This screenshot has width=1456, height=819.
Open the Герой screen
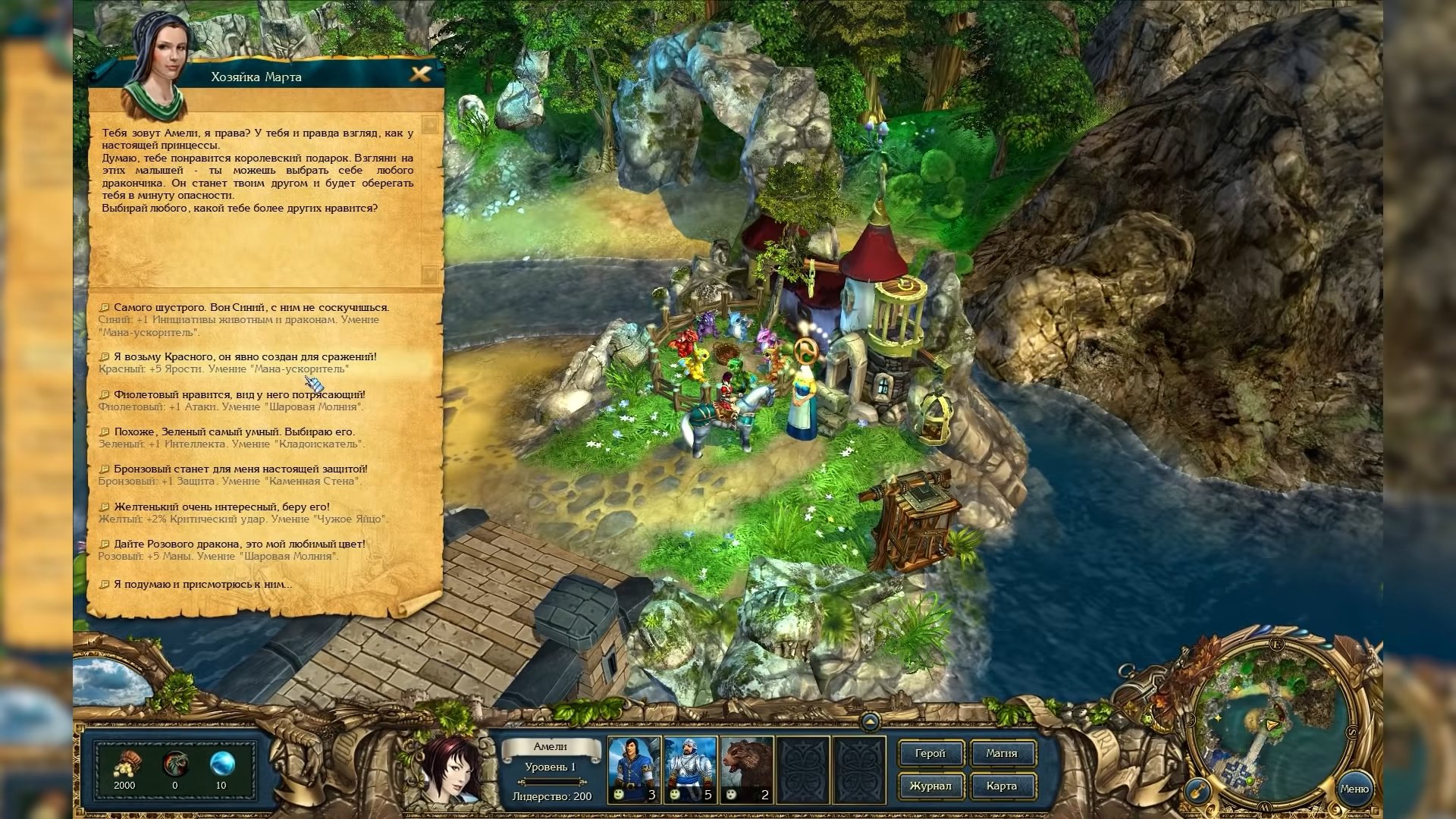[x=930, y=754]
